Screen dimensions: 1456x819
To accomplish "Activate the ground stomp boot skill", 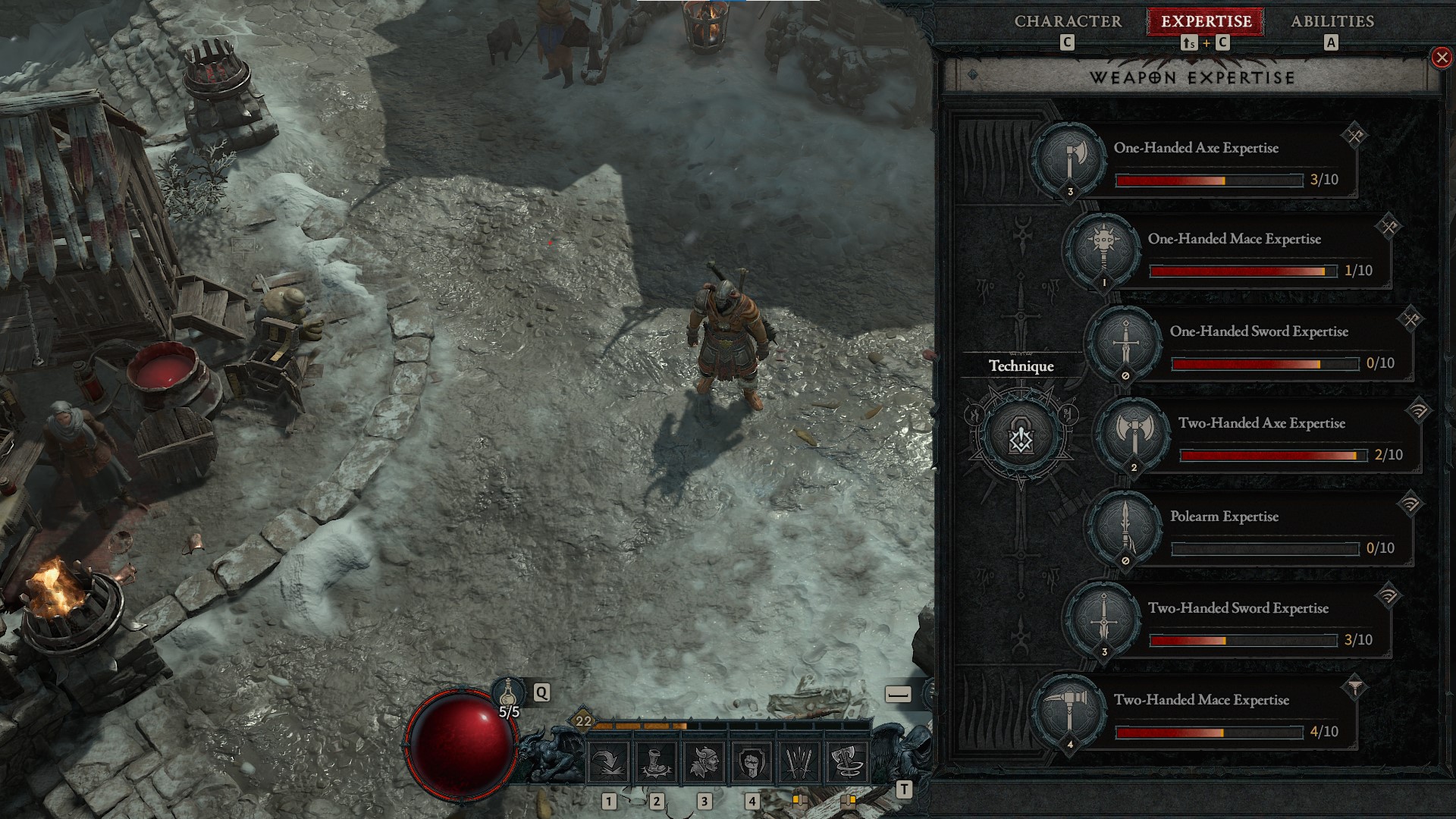I will click(x=657, y=762).
